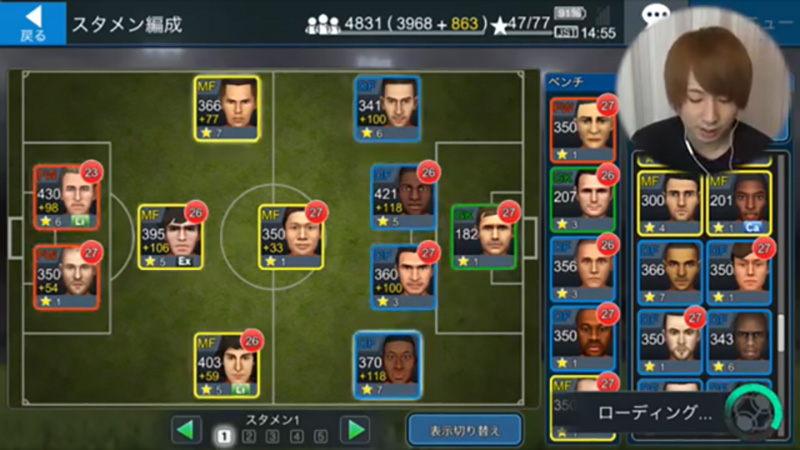Click the 表示切り替え display toggle button

[x=464, y=430]
